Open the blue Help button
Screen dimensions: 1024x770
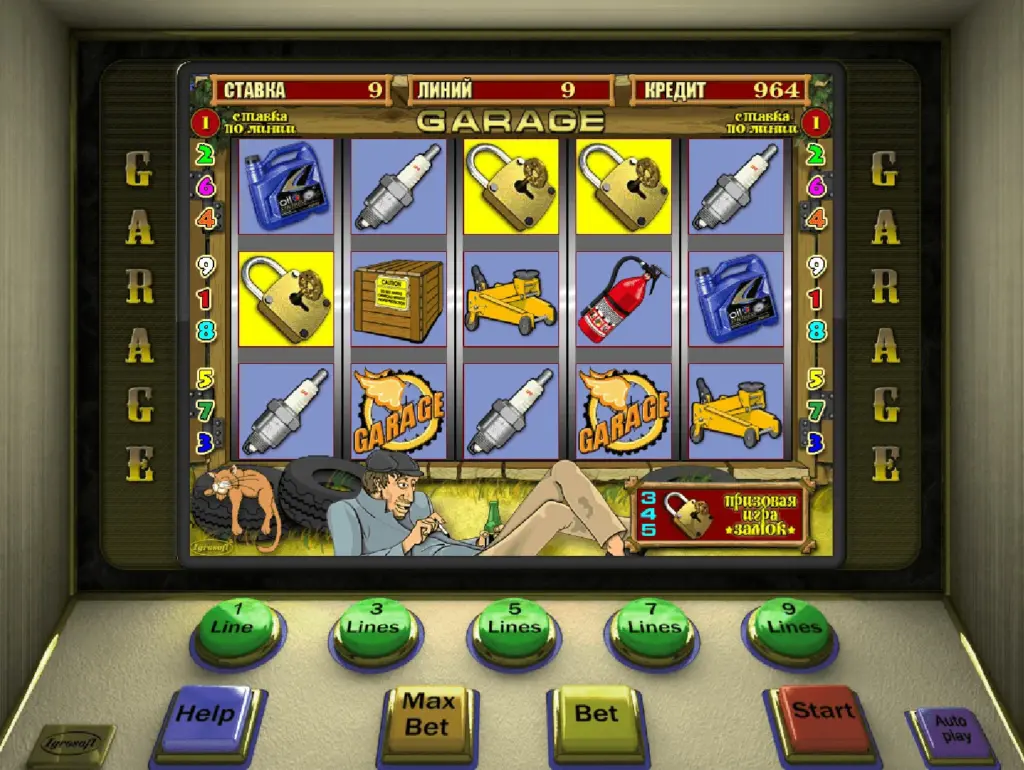207,714
